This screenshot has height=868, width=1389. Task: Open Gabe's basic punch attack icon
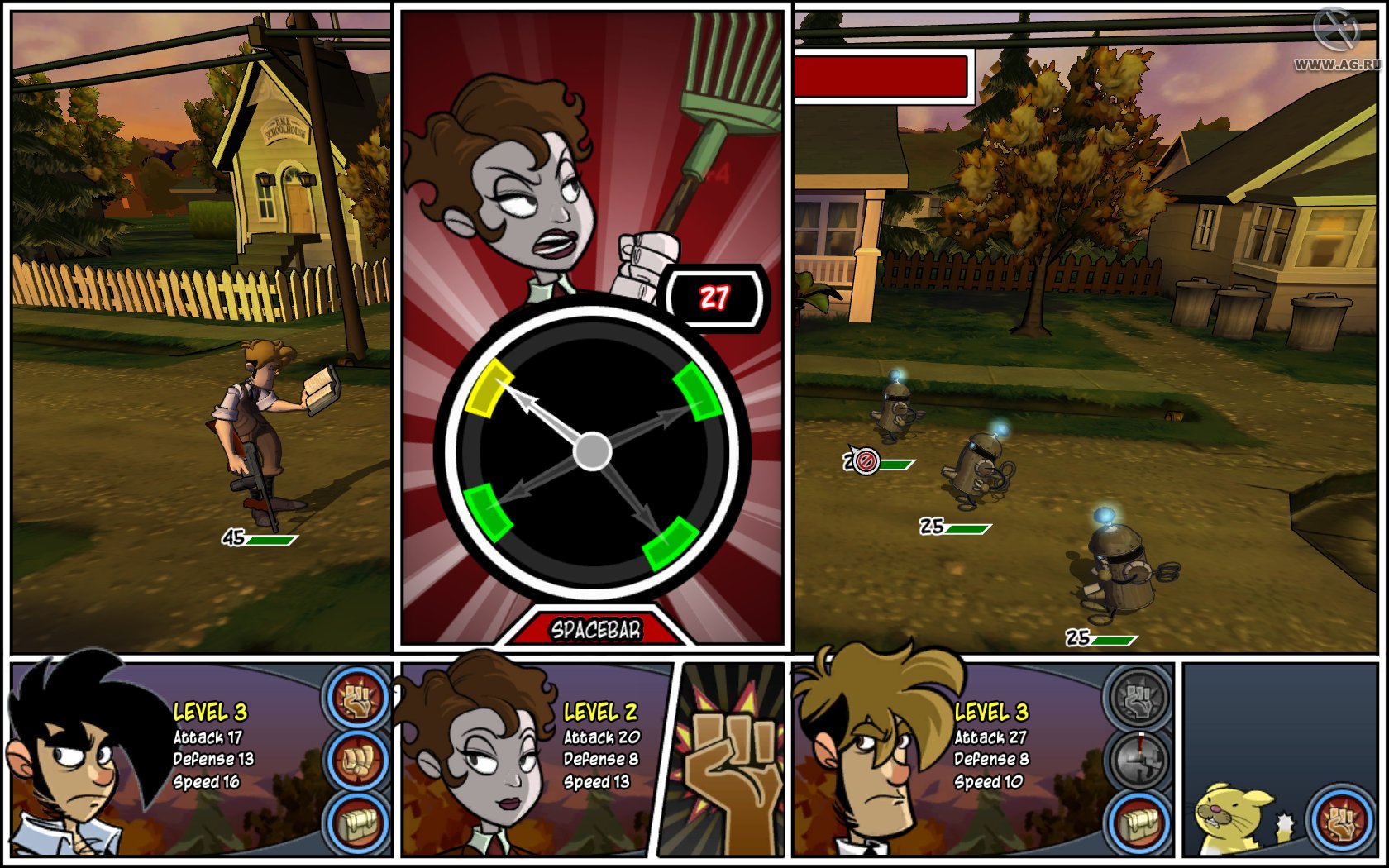[x=356, y=761]
